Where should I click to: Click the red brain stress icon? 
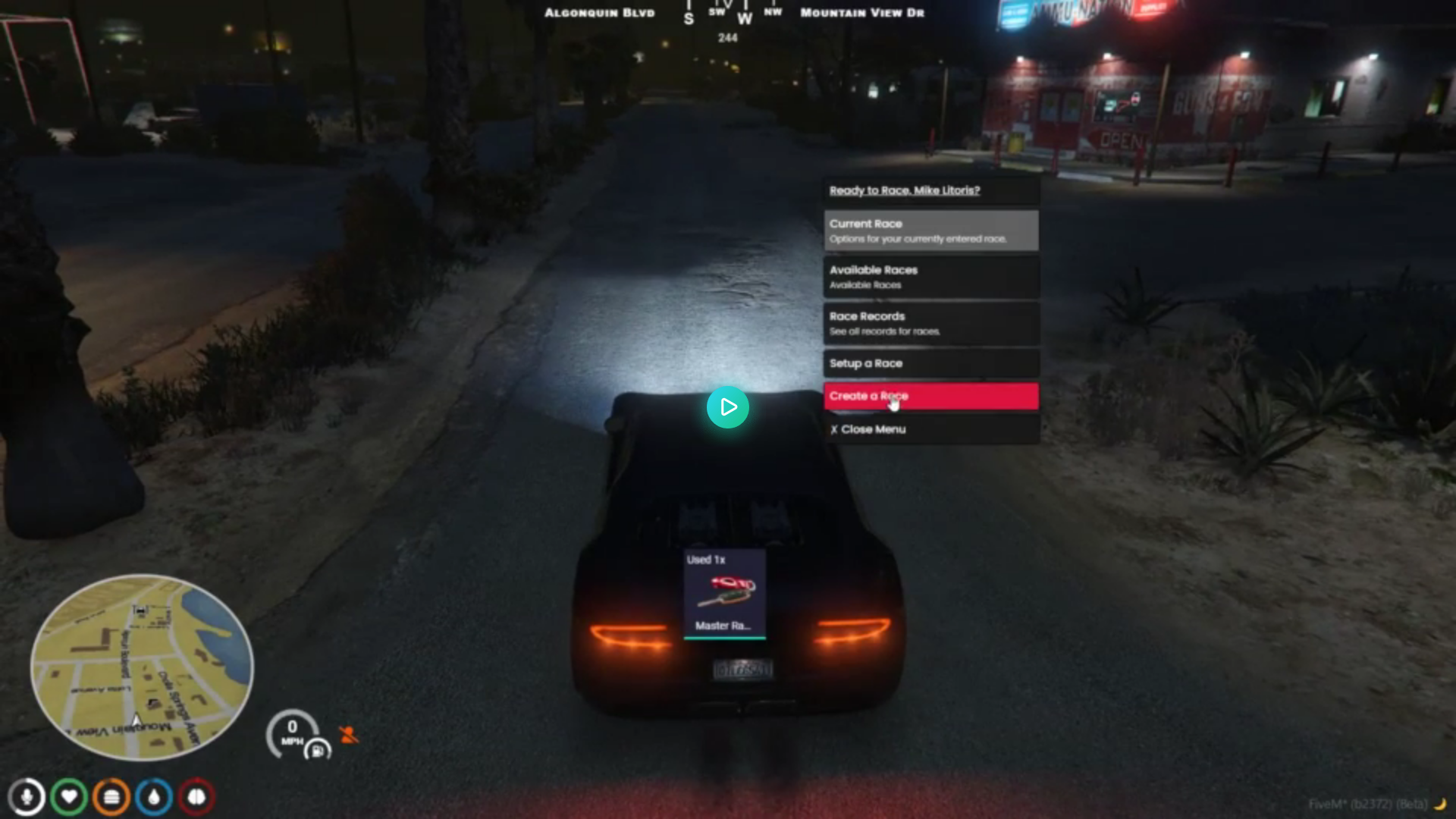click(195, 795)
